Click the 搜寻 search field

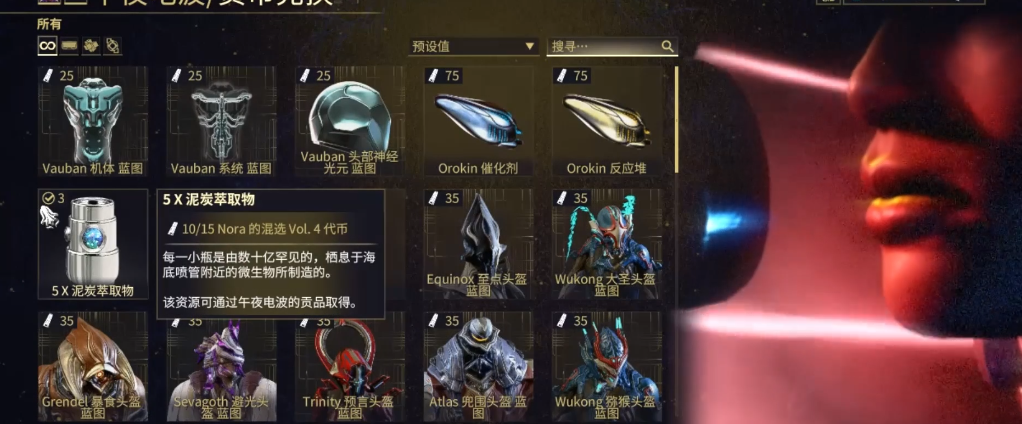pos(604,46)
